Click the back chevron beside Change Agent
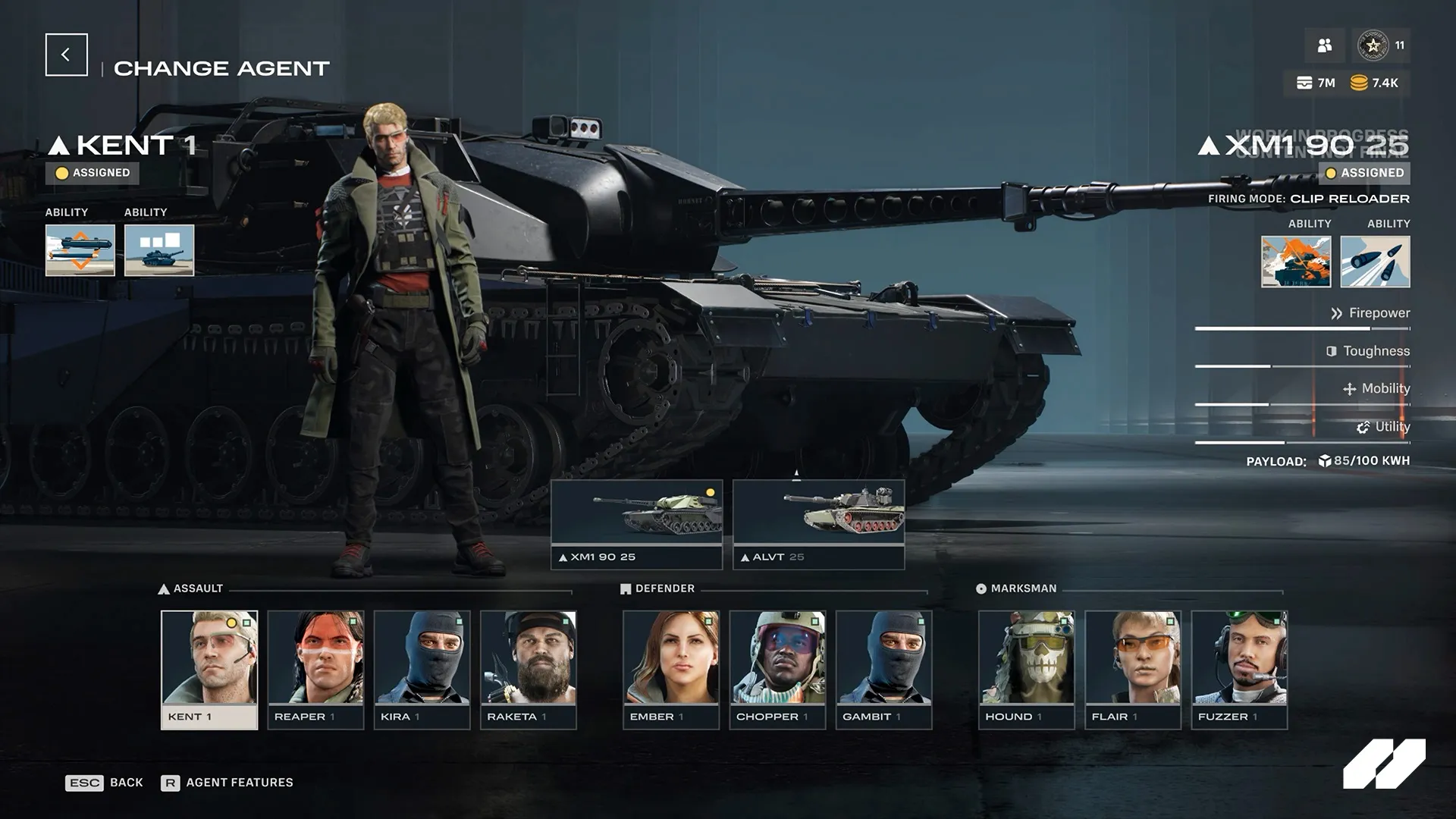Screen dimensions: 1456x819 [x=66, y=54]
